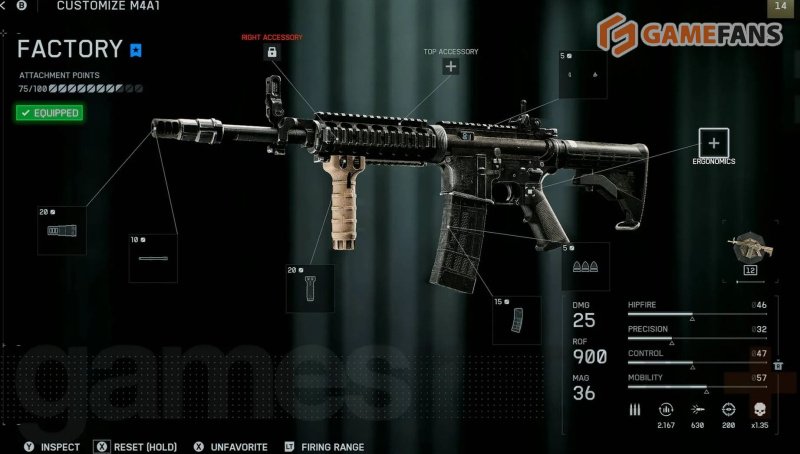
Task: Click the trash icon beside the stats panel
Action: pyautogui.click(x=777, y=366)
